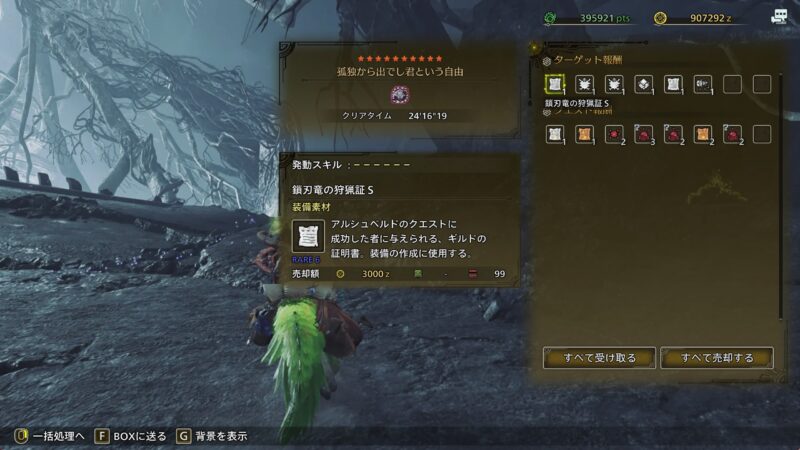This screenshot has height=450, width=800.
Task: Select the highlighted 鎖刃竜の狩猟証S reward slot
Action: 553,84
